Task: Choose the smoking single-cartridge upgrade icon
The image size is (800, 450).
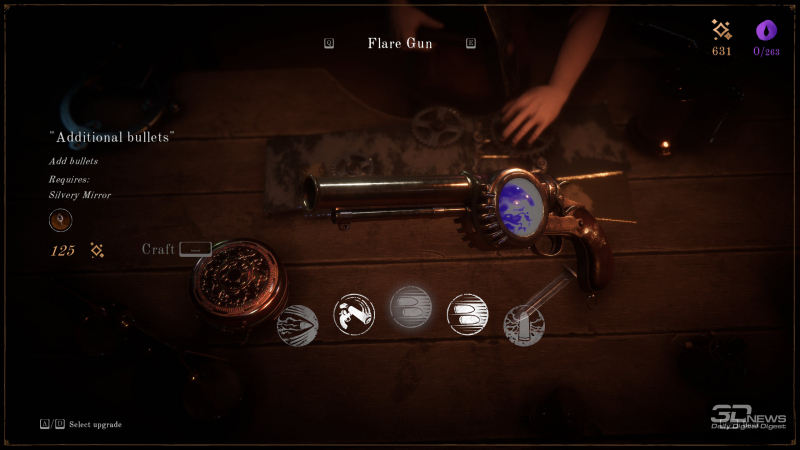Action: [524, 326]
